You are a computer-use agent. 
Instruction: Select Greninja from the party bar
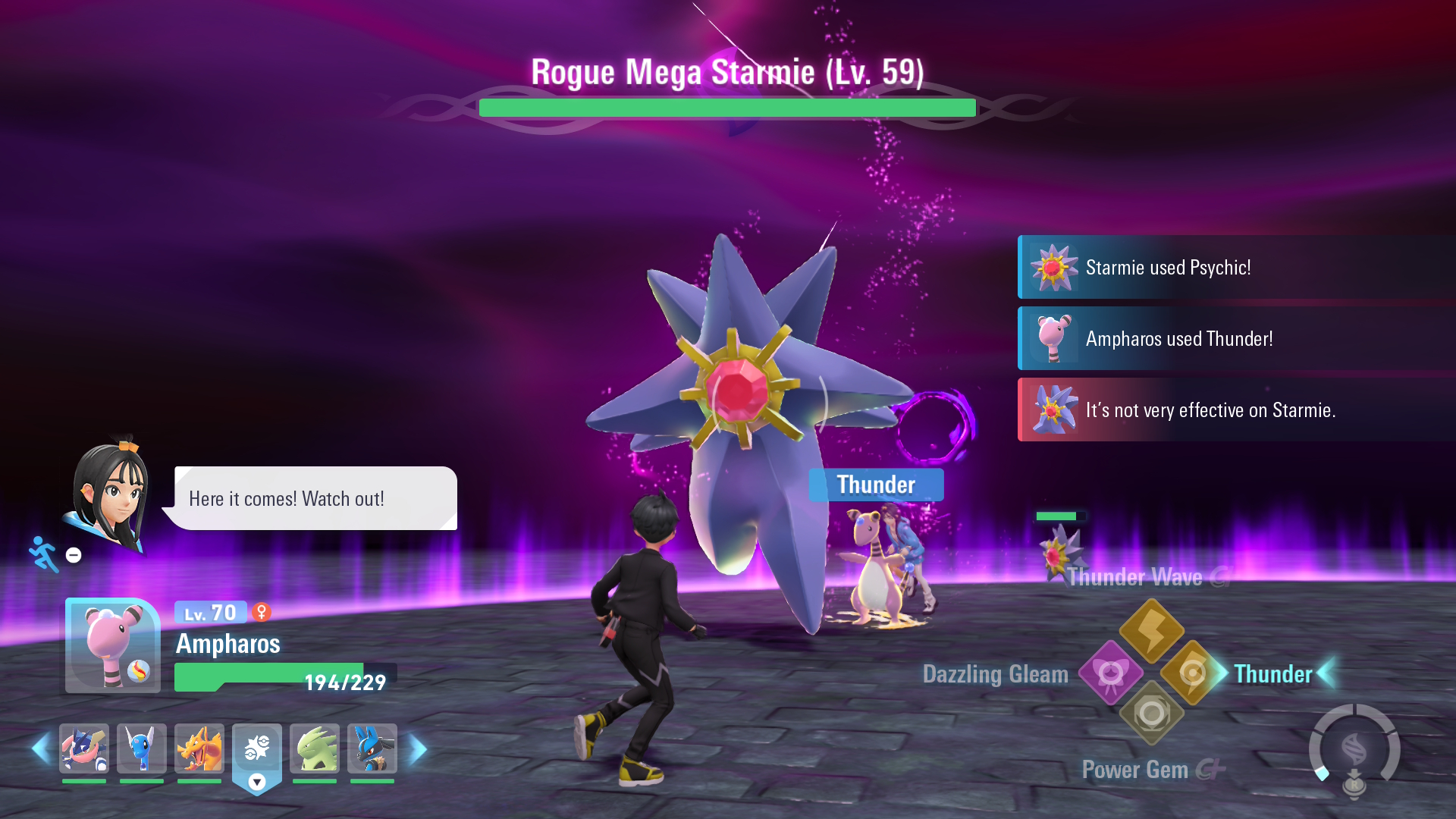[x=84, y=748]
